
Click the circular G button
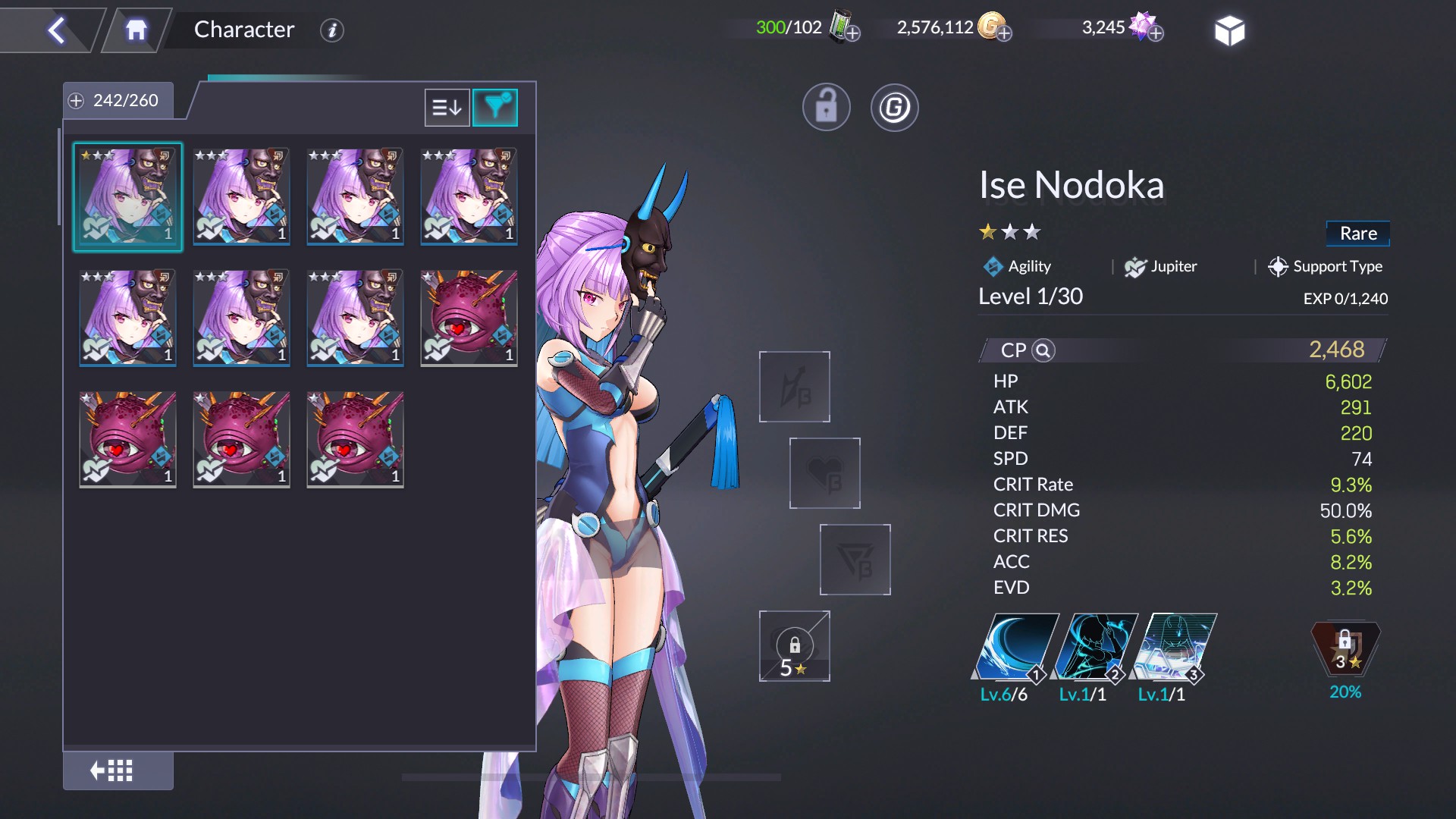click(894, 108)
